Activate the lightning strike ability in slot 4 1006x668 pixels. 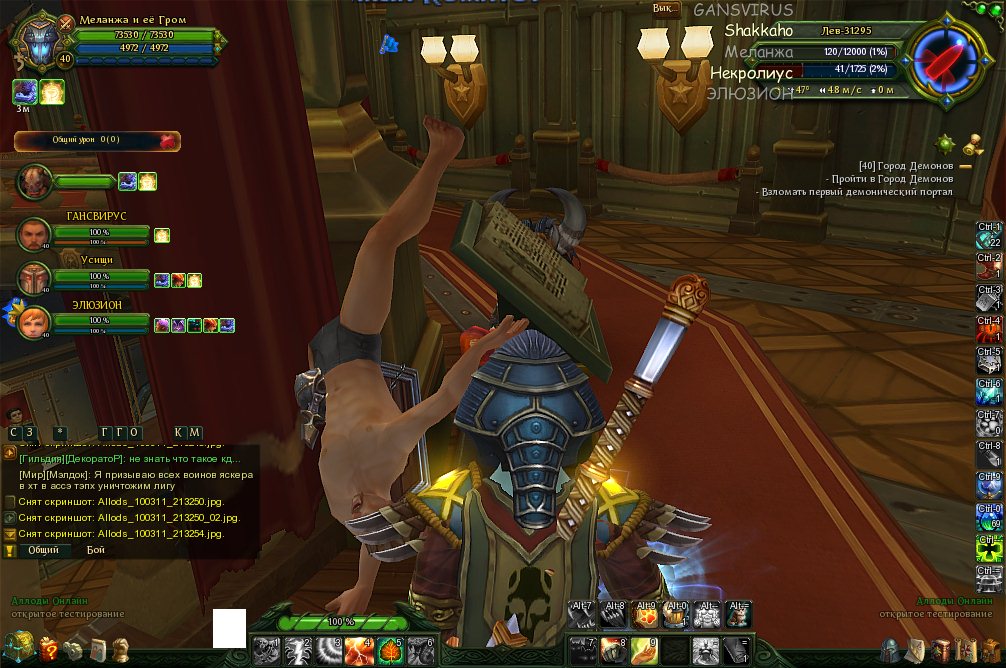360,651
